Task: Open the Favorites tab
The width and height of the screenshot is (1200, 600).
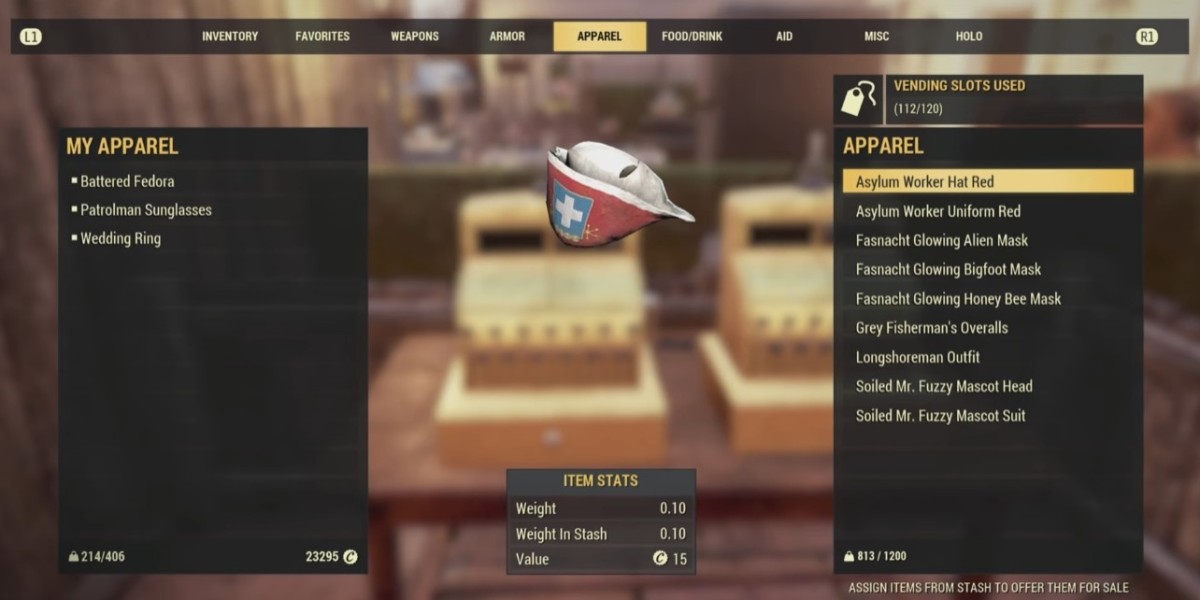Action: [x=322, y=36]
